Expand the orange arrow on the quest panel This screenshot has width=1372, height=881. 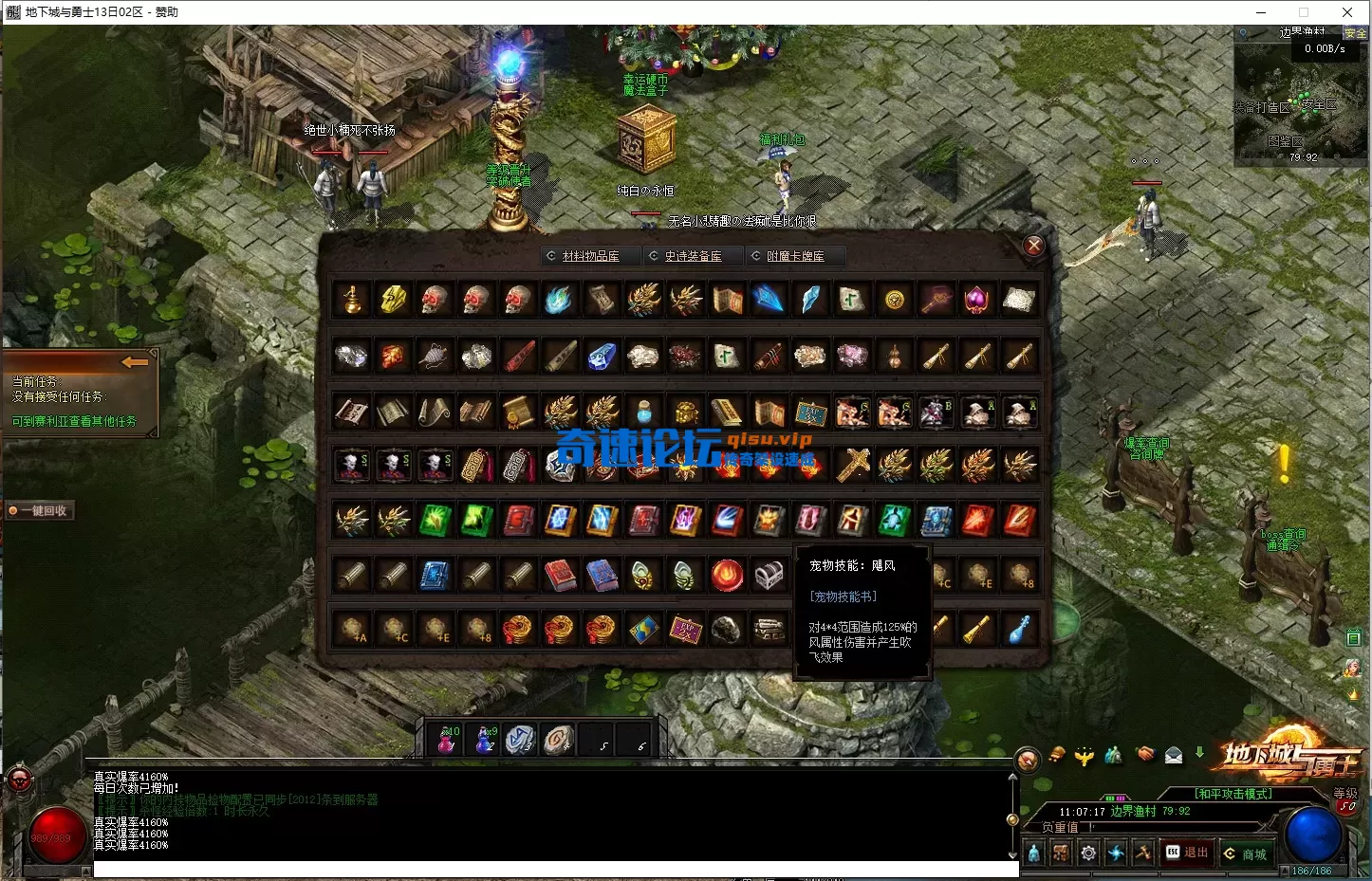point(136,361)
